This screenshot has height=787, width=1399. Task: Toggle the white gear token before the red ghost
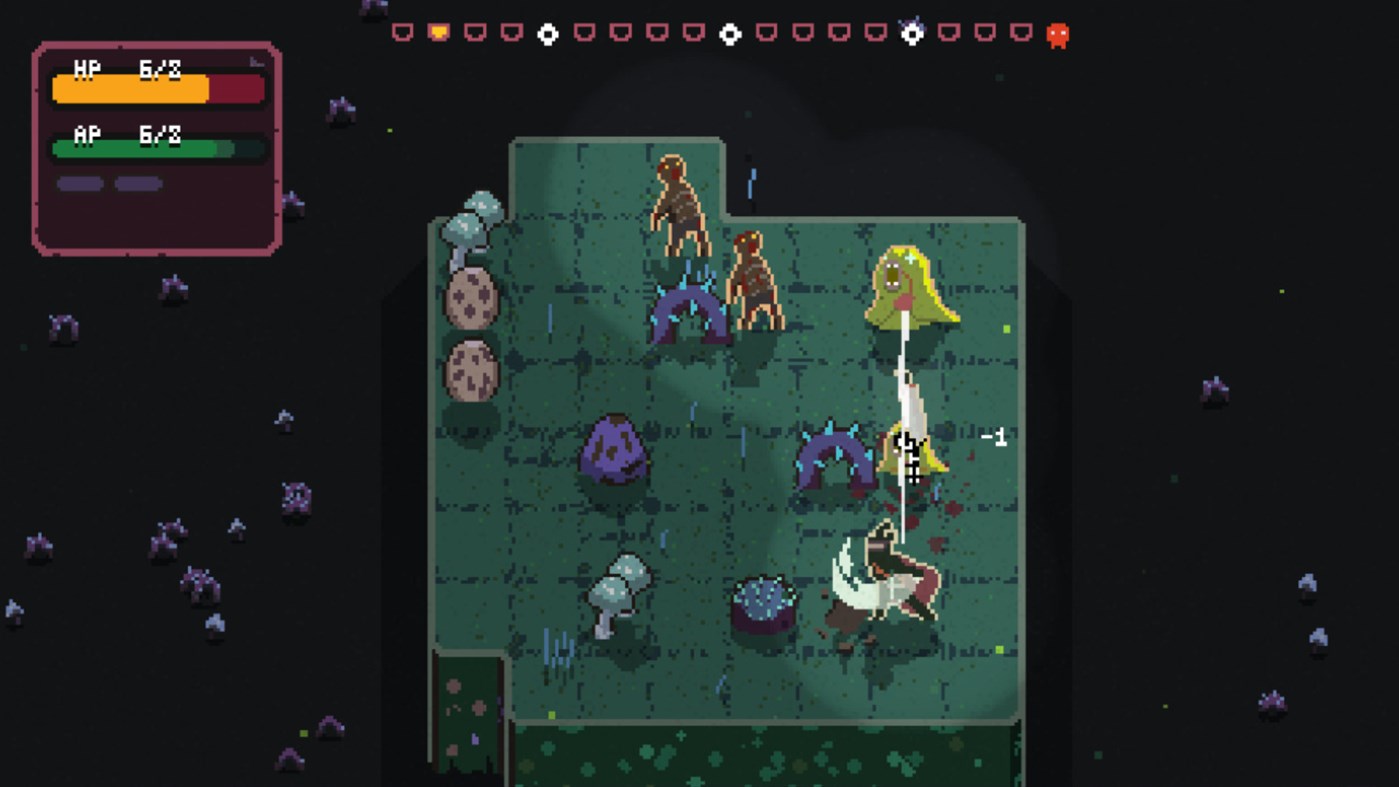pyautogui.click(x=912, y=33)
